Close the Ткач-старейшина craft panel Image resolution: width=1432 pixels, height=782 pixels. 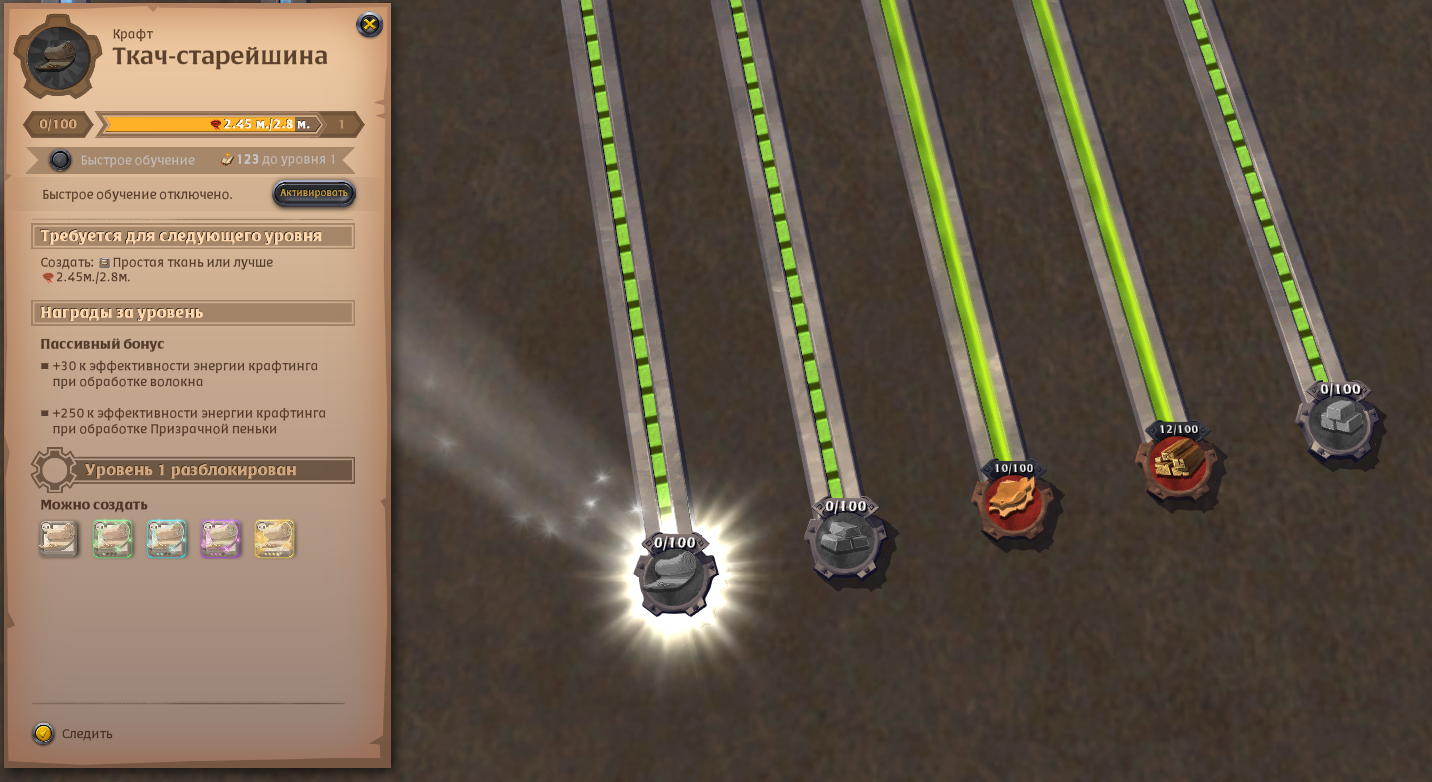tap(369, 25)
